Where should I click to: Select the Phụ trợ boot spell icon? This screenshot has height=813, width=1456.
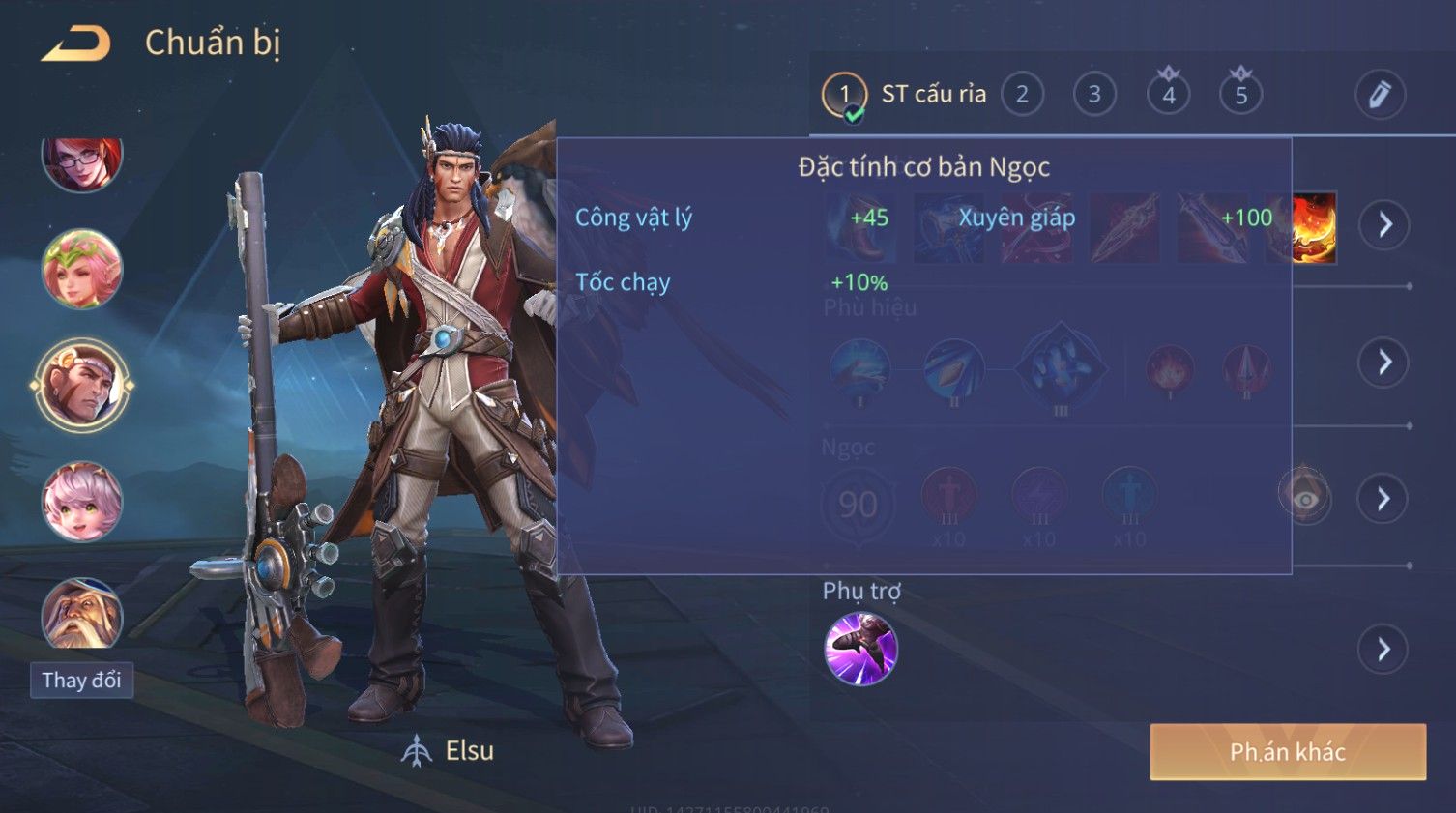click(860, 649)
